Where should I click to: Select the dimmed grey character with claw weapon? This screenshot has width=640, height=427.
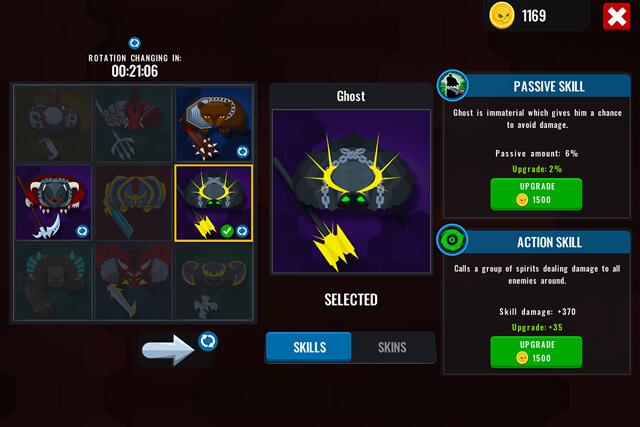(53, 123)
